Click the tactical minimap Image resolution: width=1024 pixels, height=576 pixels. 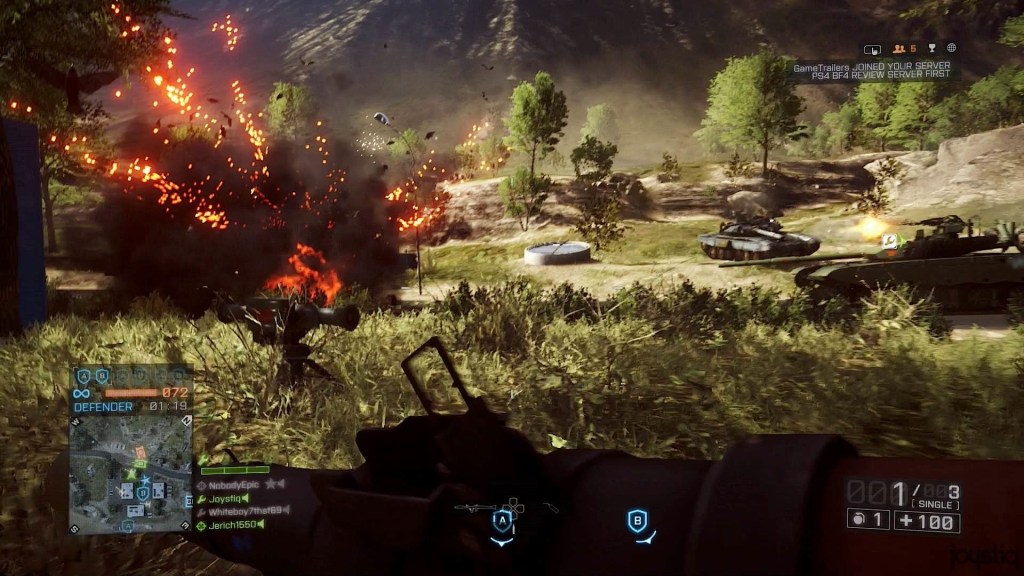(x=131, y=471)
